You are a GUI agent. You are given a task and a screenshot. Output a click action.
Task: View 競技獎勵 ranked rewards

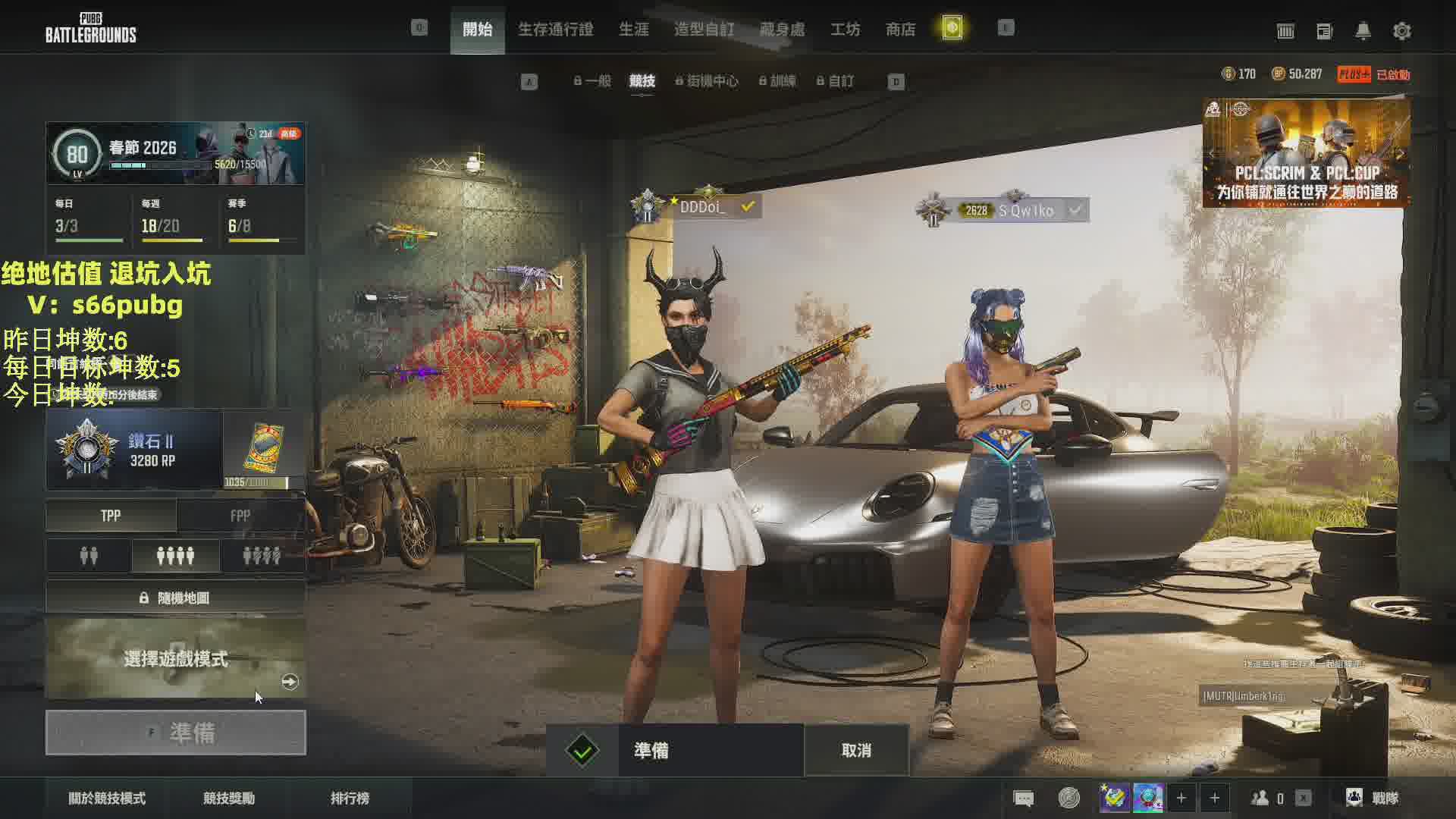(229, 798)
